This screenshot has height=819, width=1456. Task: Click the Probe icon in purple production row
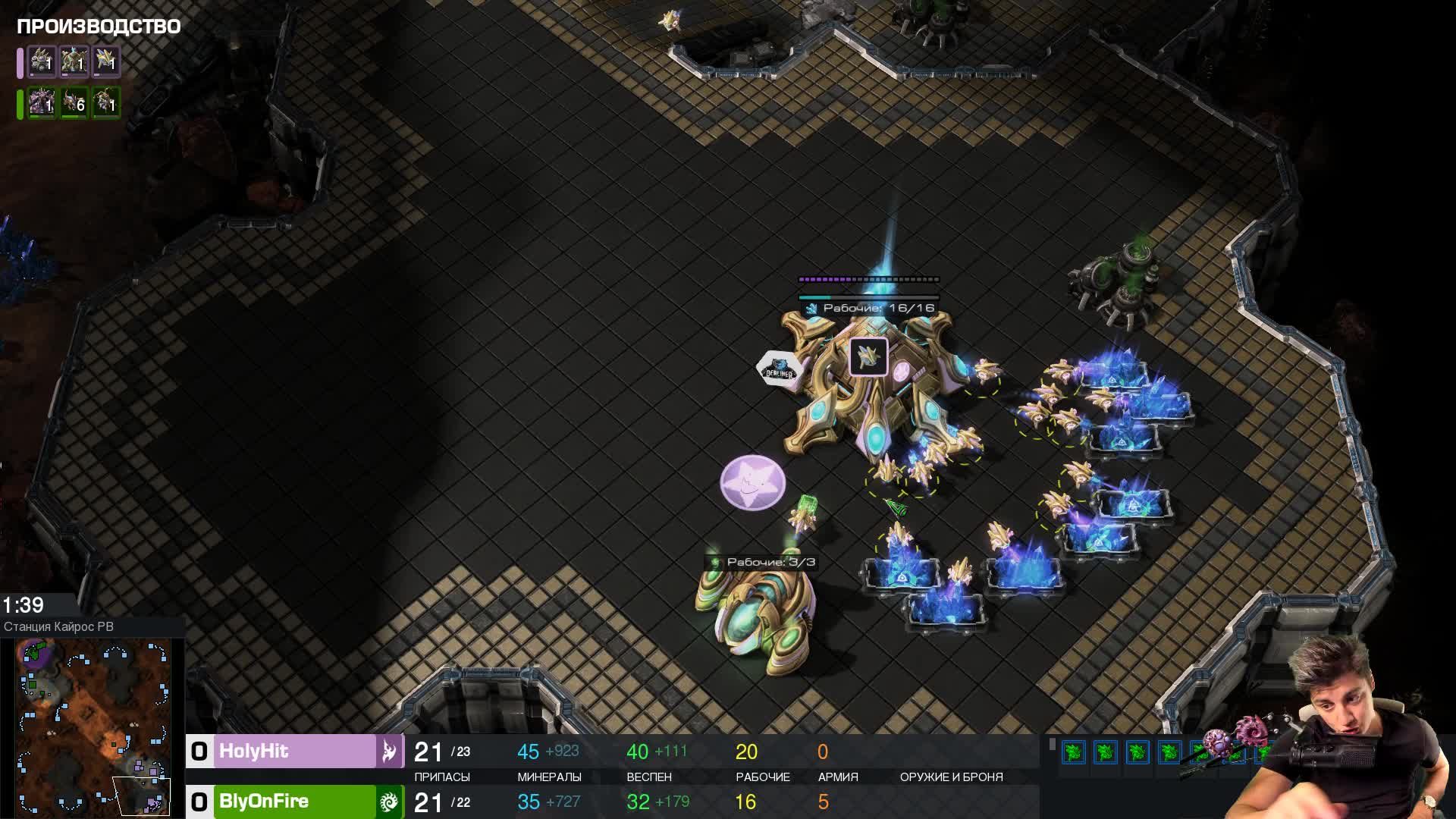coord(106,61)
